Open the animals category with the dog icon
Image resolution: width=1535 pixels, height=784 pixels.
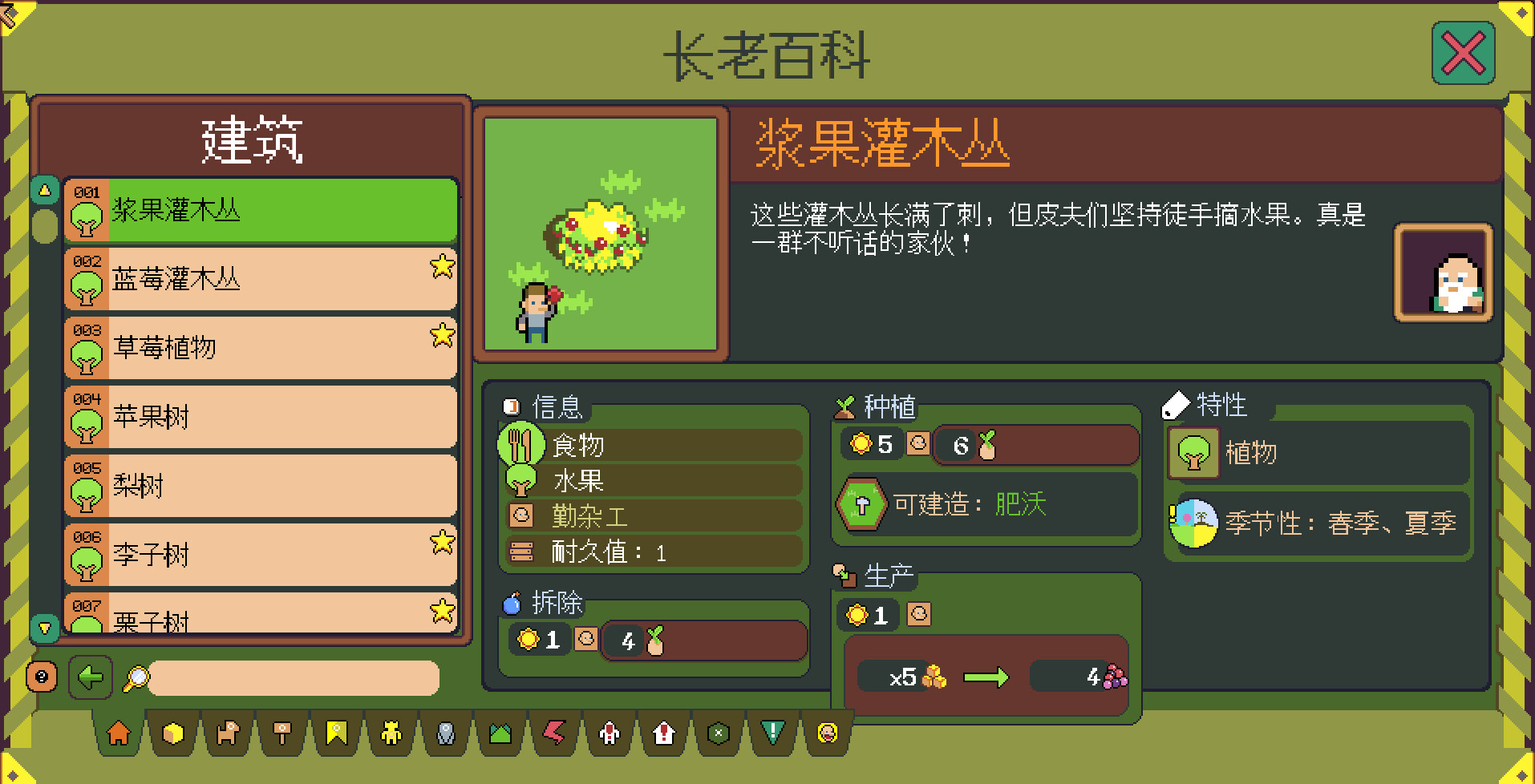[x=226, y=733]
